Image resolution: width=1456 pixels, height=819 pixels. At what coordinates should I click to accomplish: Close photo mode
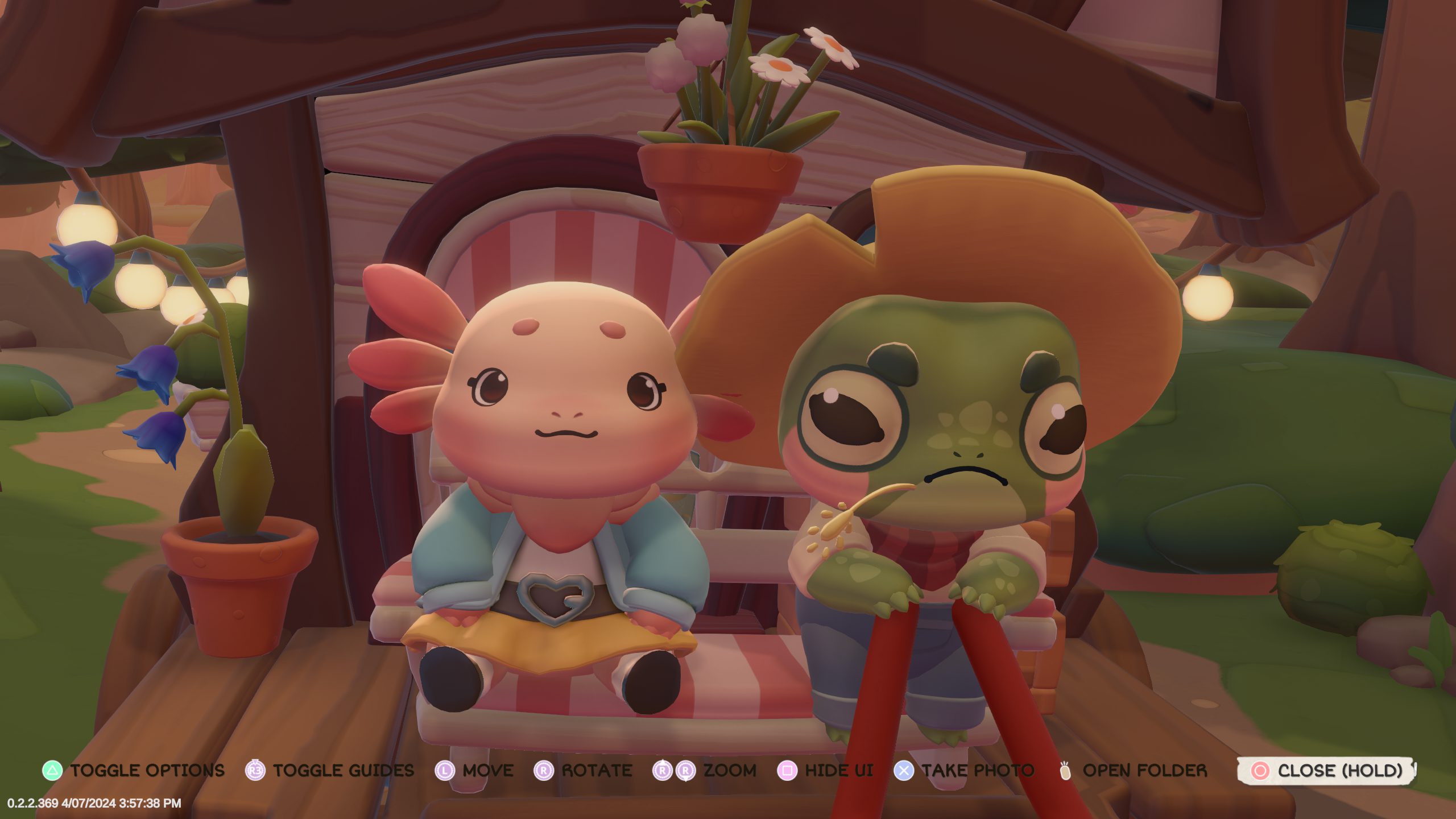[x=1326, y=771]
